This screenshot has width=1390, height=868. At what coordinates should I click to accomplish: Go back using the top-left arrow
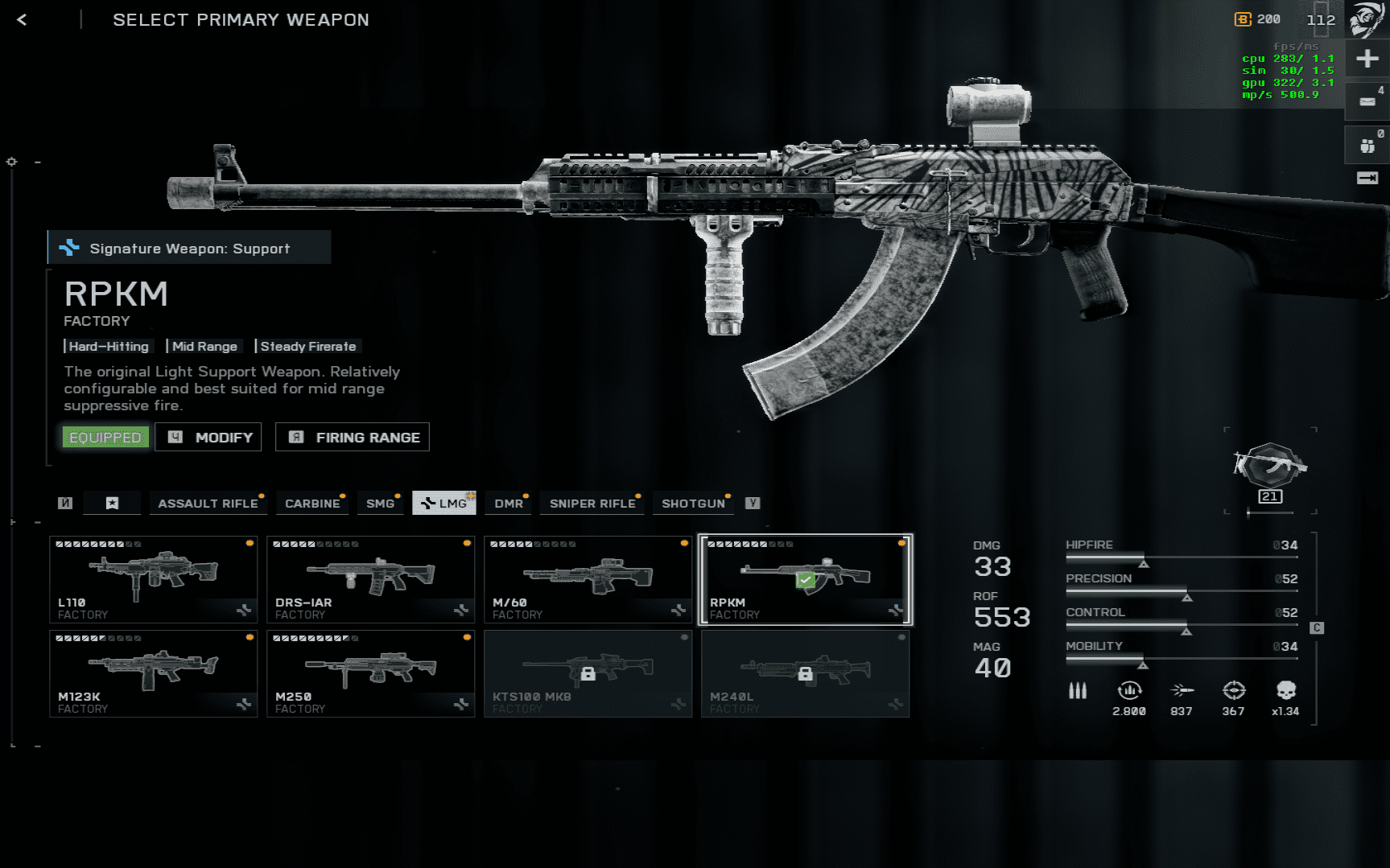22,20
